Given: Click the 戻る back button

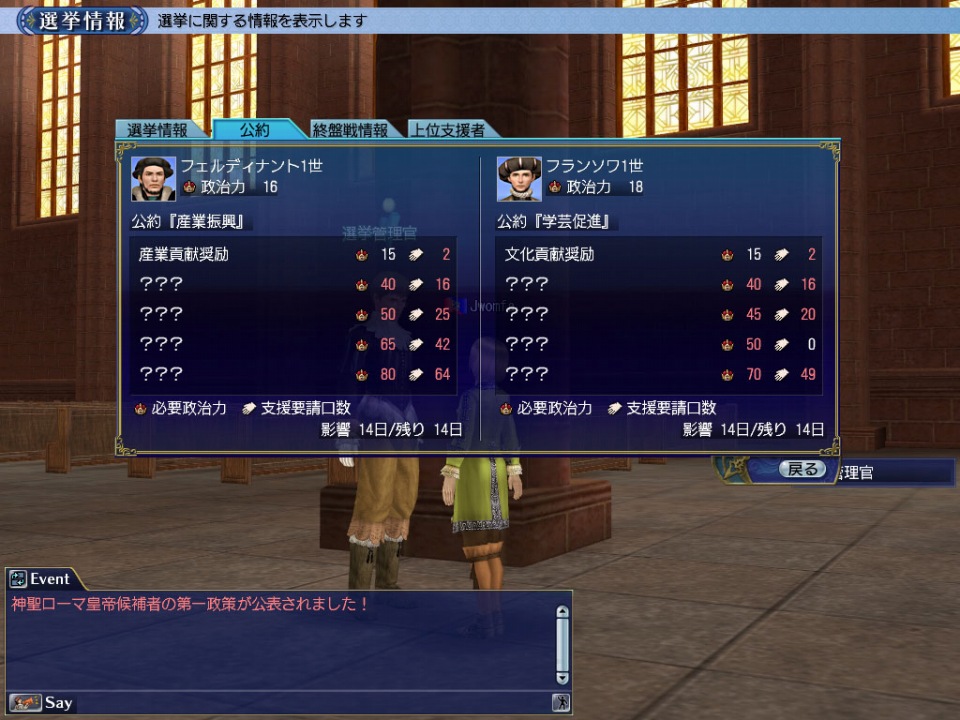Looking at the screenshot, I should [802, 469].
